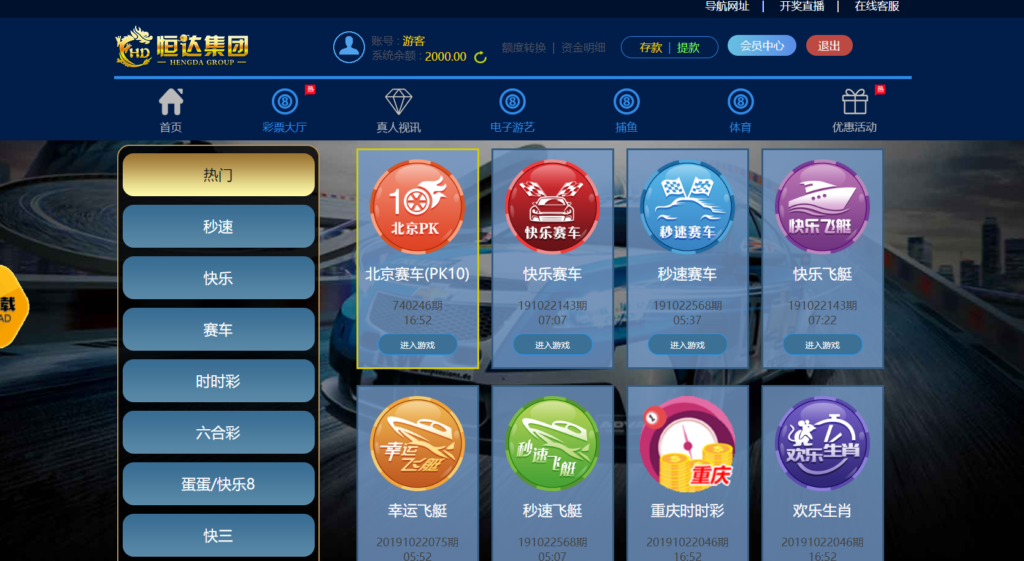1024x561 pixels.
Task: Switch to 电子游艺 section
Action: [x=512, y=110]
